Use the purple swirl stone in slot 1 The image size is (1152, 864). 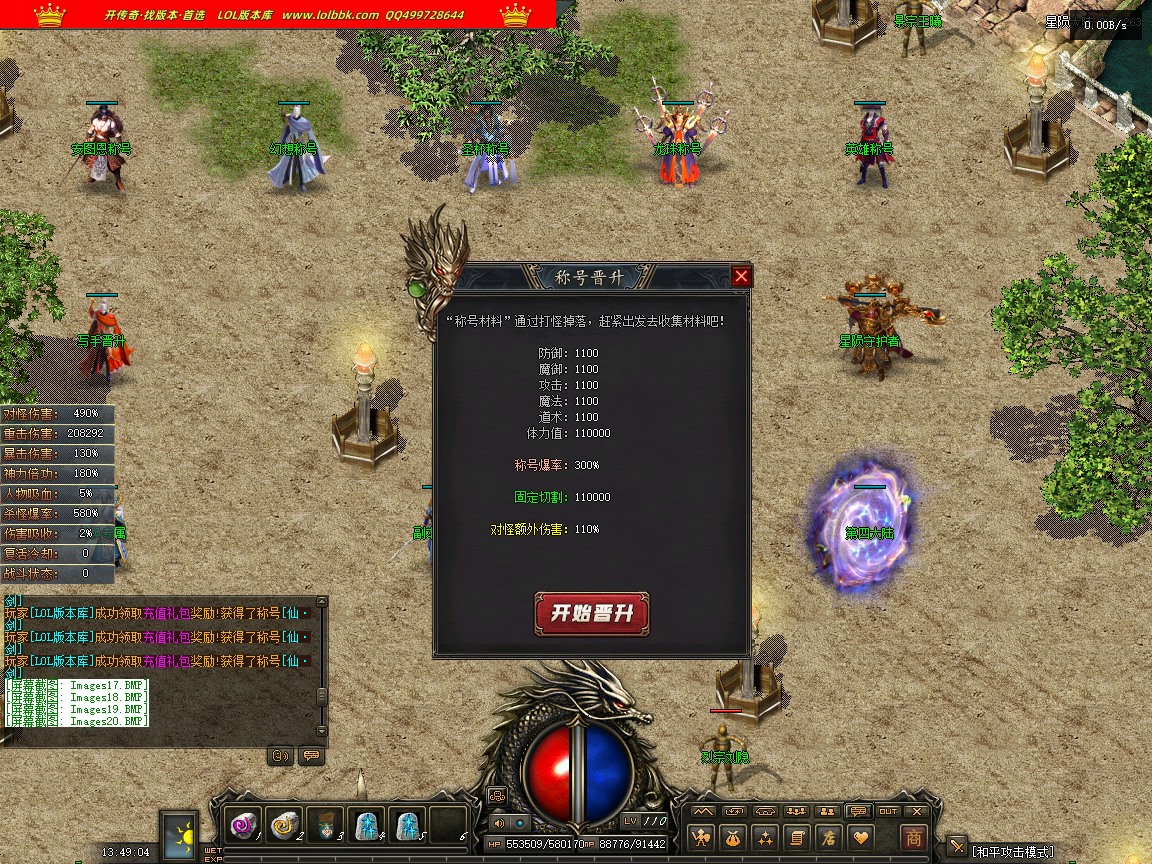[x=243, y=825]
